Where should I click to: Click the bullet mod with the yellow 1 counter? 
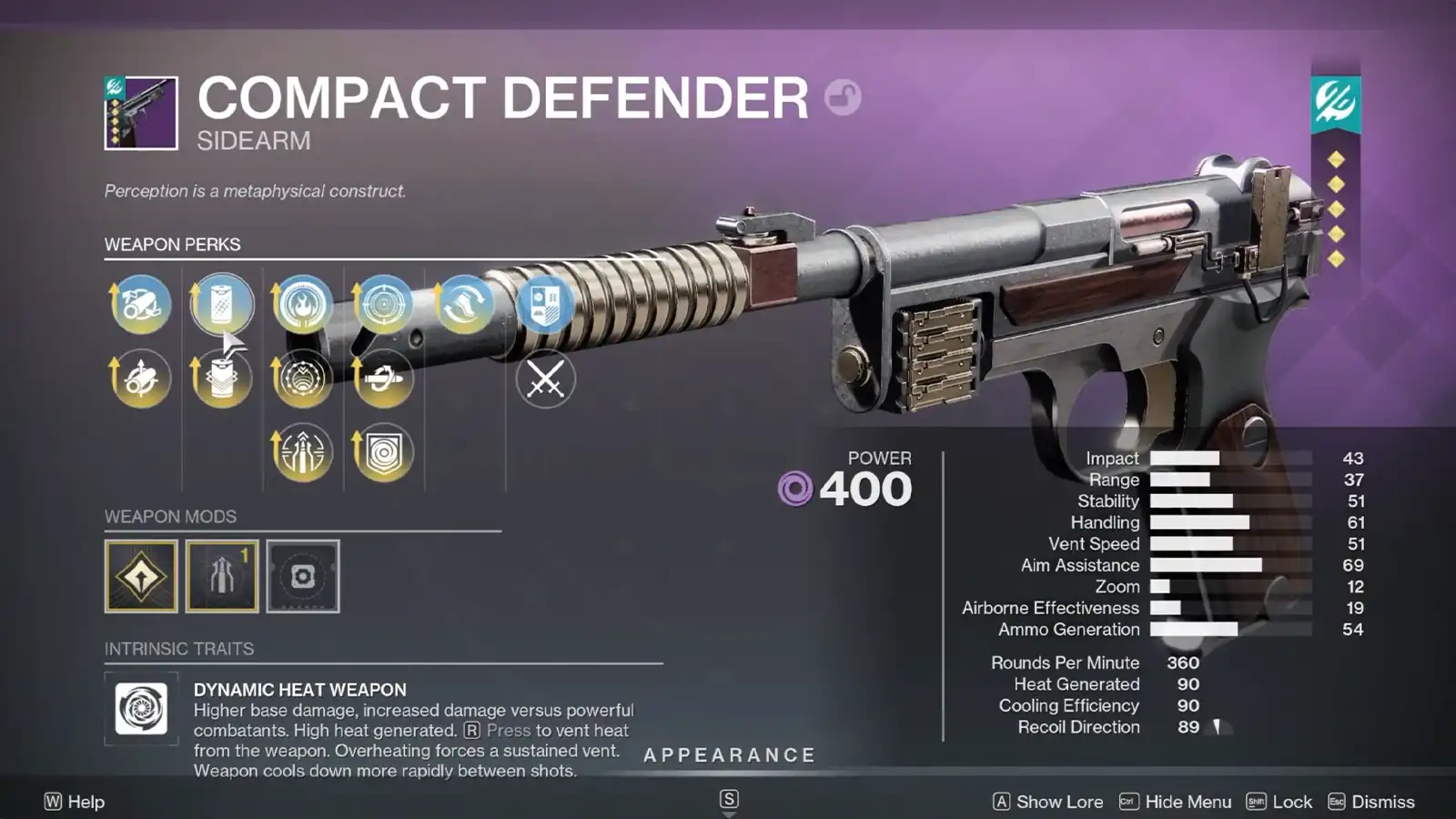(x=222, y=576)
